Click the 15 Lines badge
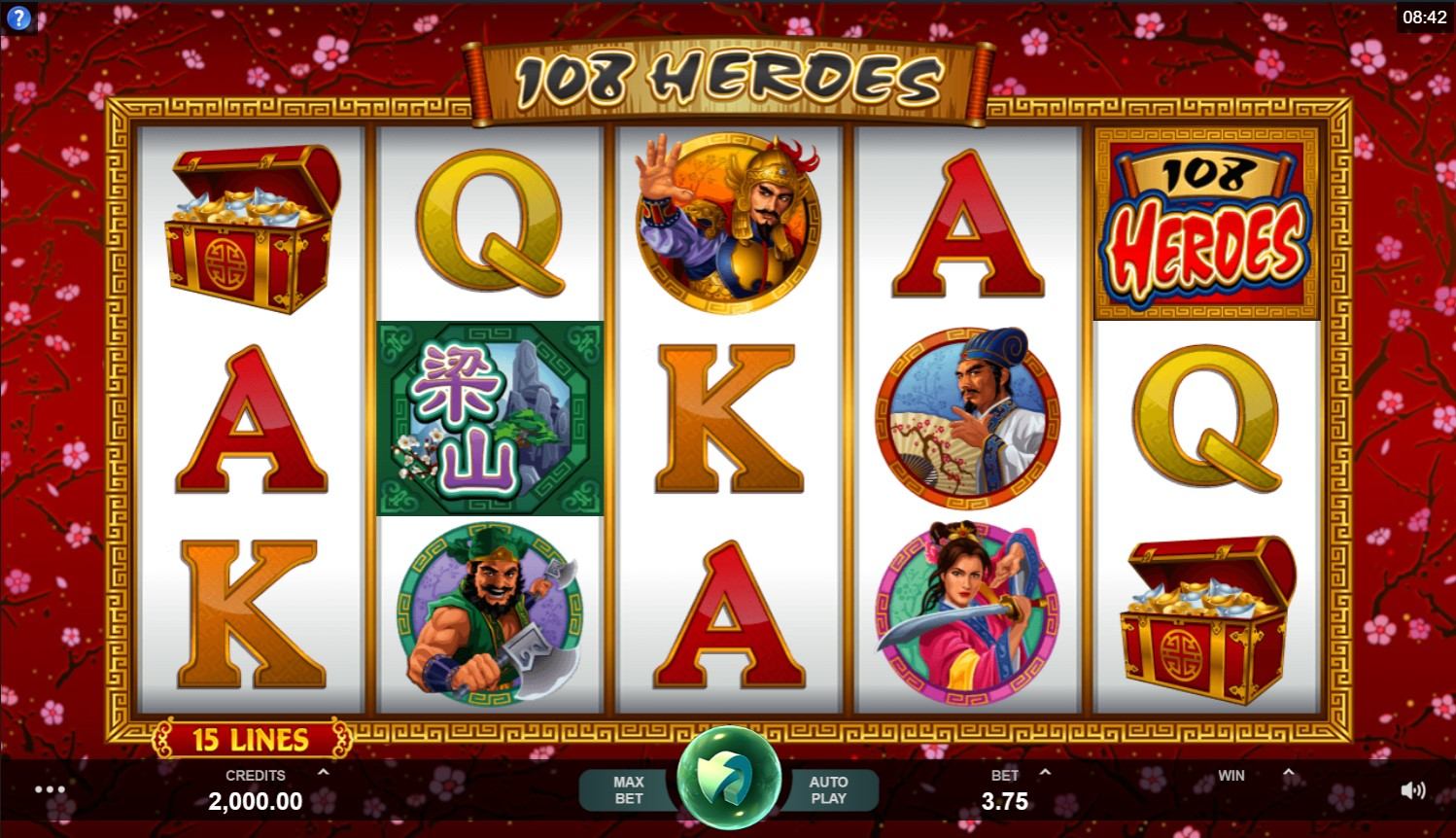The width and height of the screenshot is (1456, 838). click(x=250, y=740)
